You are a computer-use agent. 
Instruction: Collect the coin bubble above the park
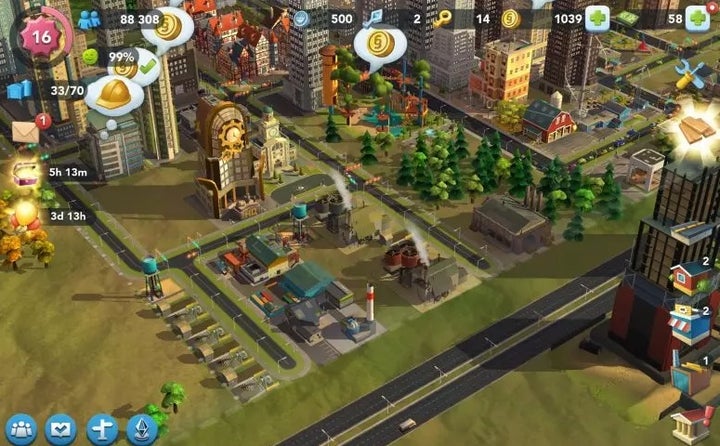[x=379, y=44]
